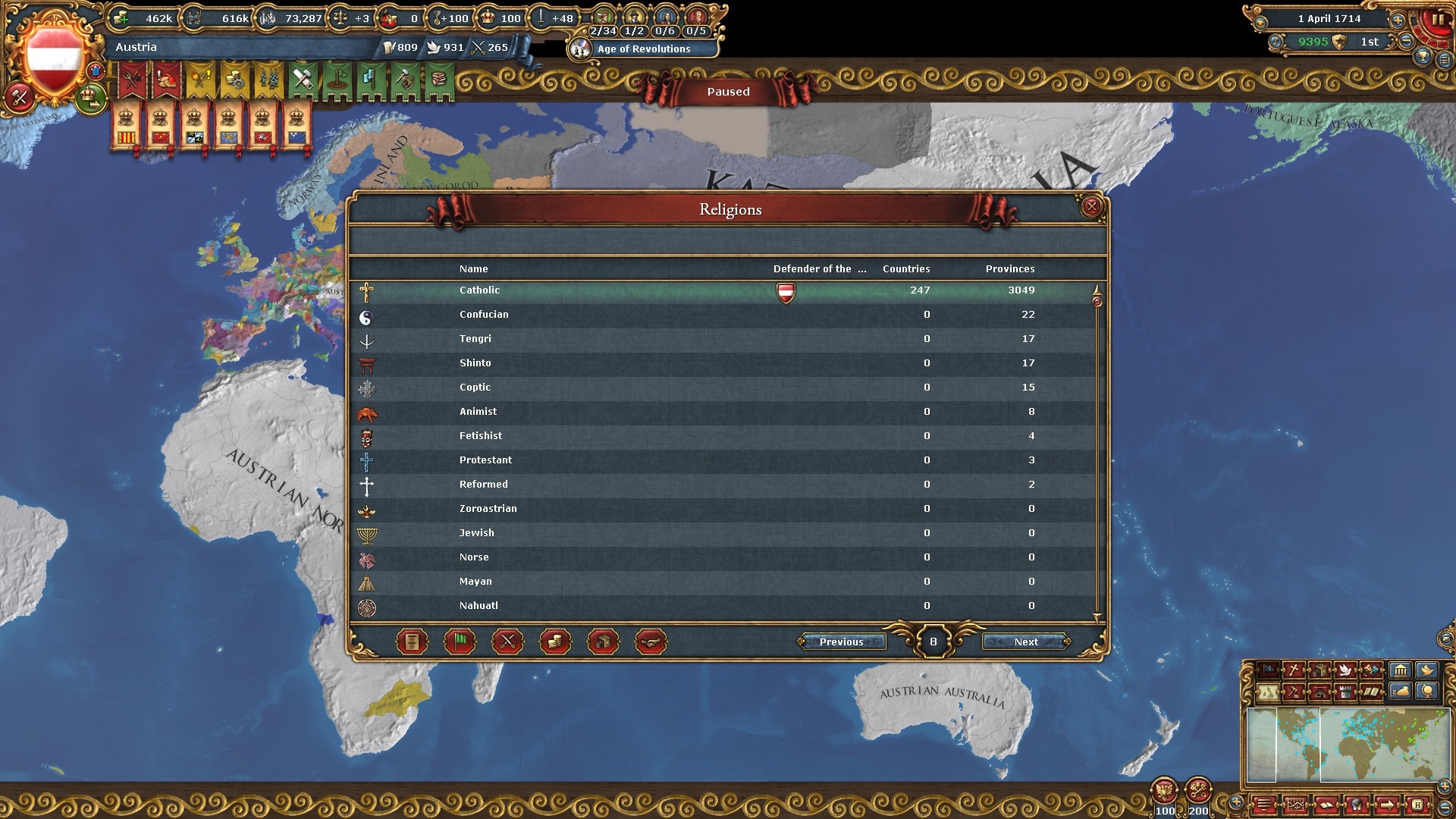
Task: Increase game speed with the plus button
Action: [x=1398, y=20]
